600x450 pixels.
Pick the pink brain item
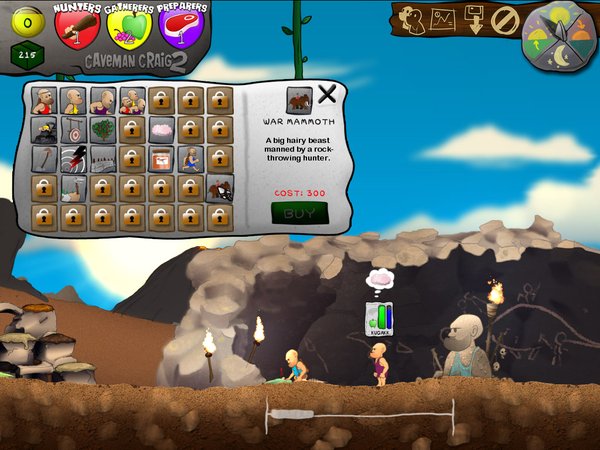click(x=161, y=129)
